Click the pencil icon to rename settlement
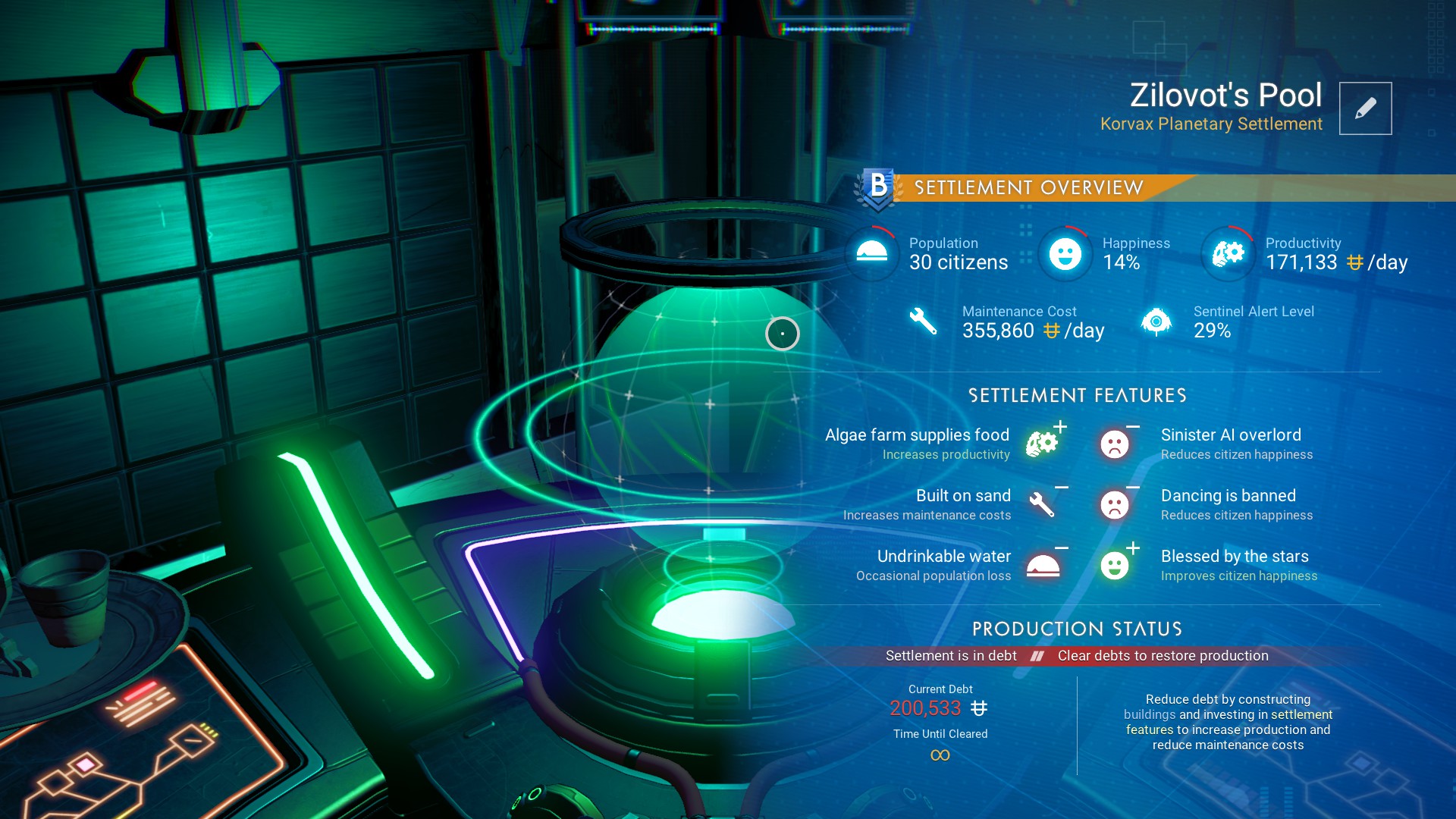This screenshot has height=819, width=1456. click(1365, 108)
